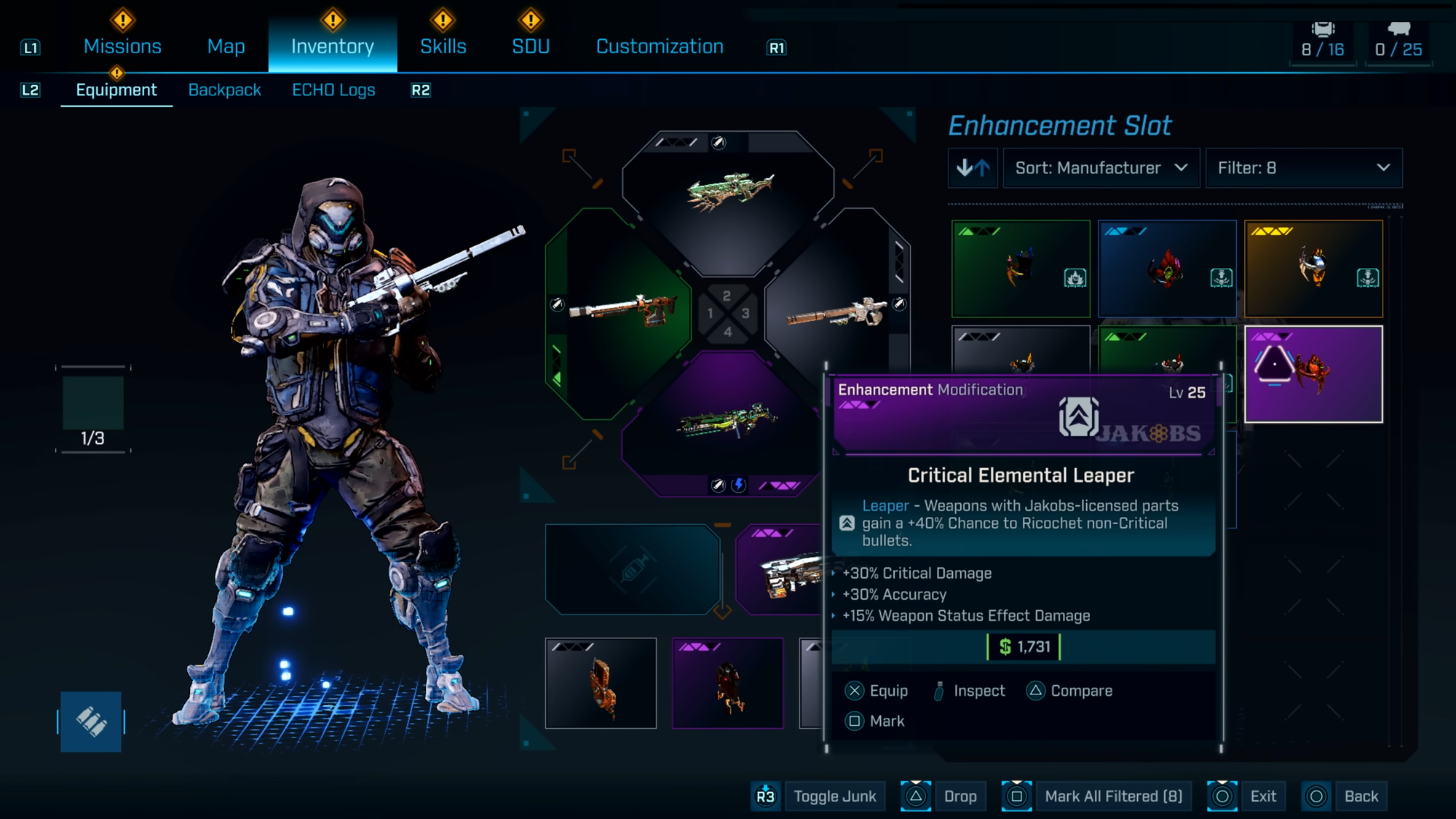Go to the SDU tab
The width and height of the screenshot is (1456, 819).
[x=531, y=47]
